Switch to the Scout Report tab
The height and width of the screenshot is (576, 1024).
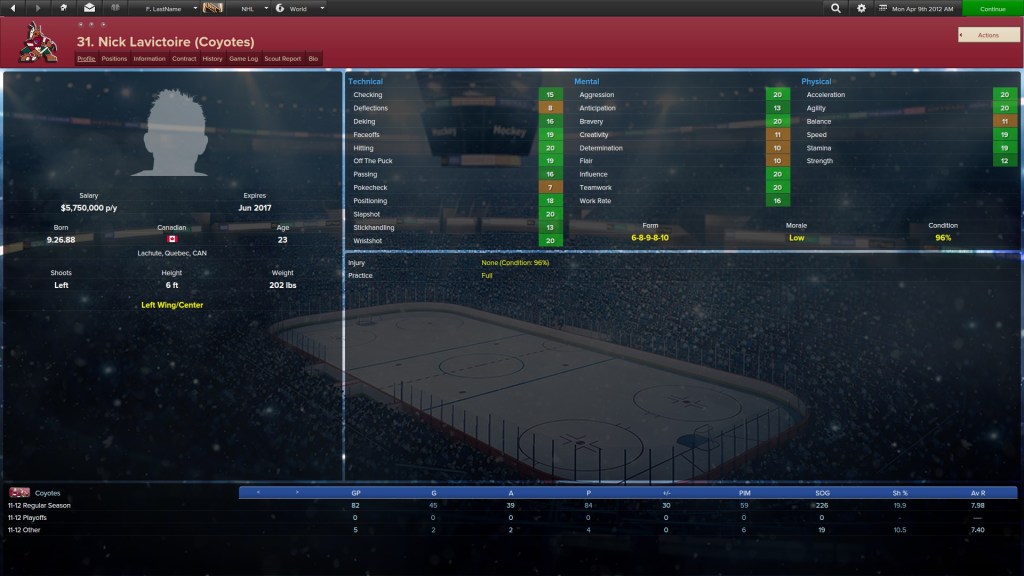point(282,59)
